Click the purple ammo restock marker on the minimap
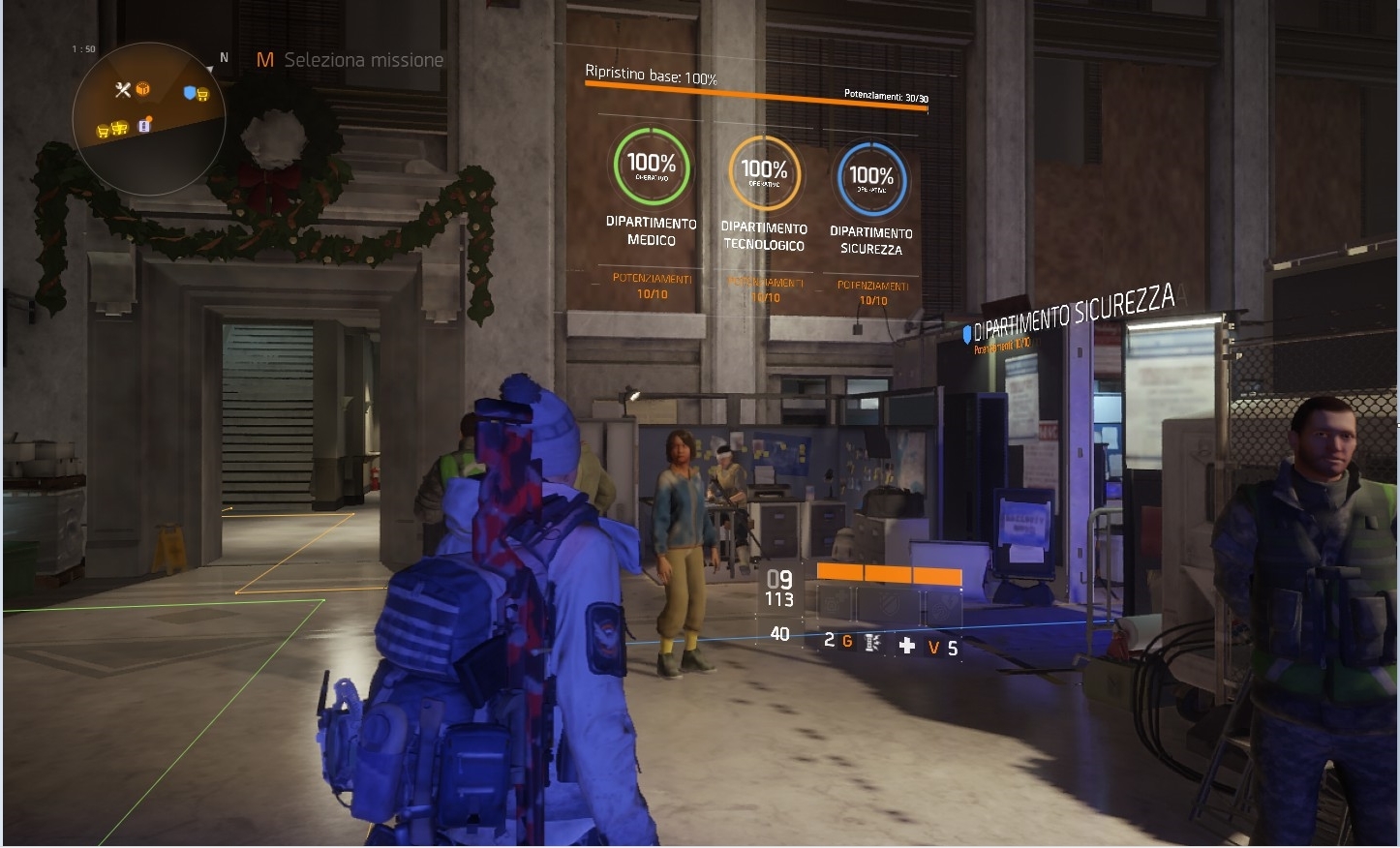Screen dimensions: 1400x848 click(145, 125)
